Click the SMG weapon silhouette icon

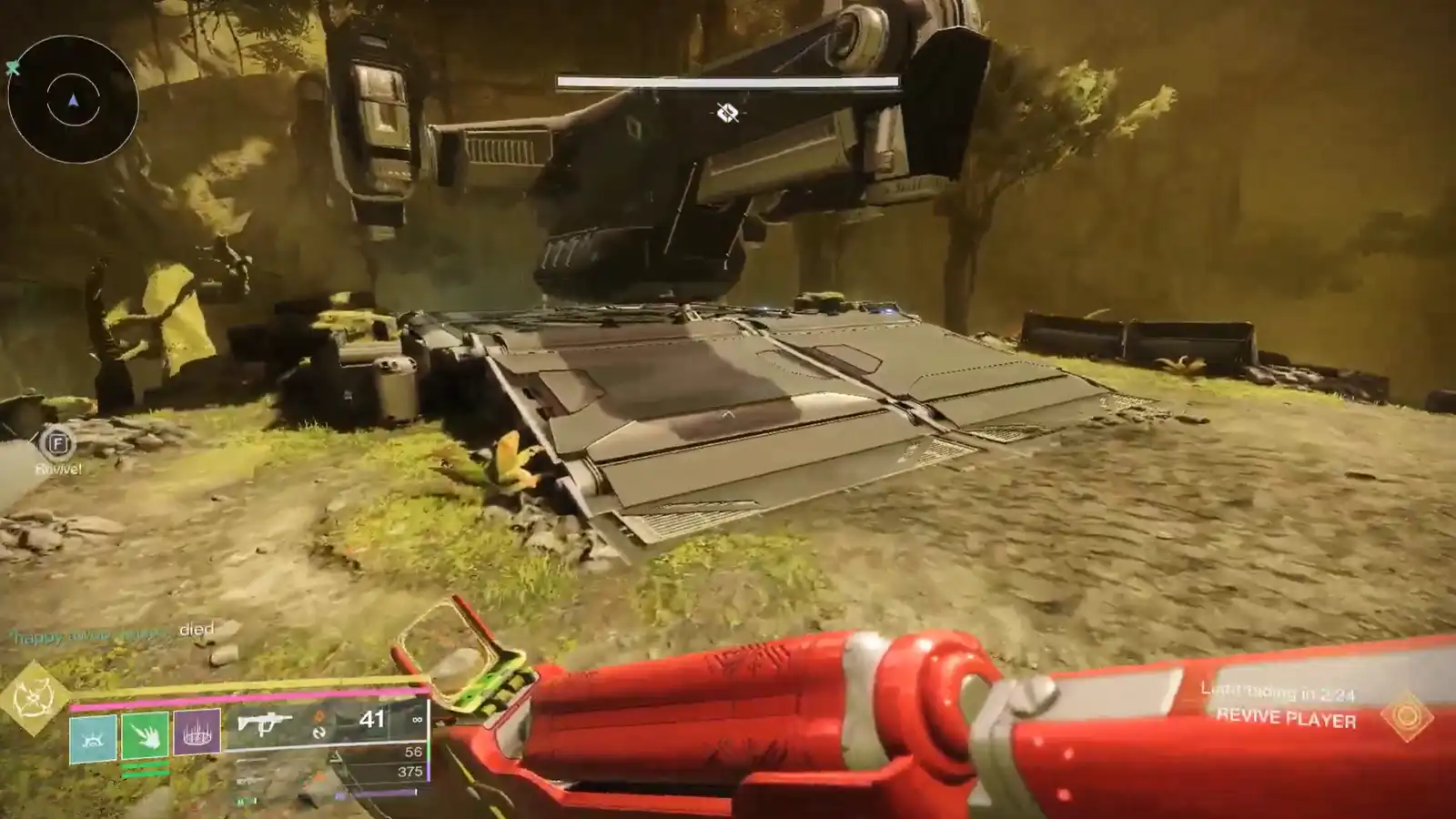pos(267,723)
